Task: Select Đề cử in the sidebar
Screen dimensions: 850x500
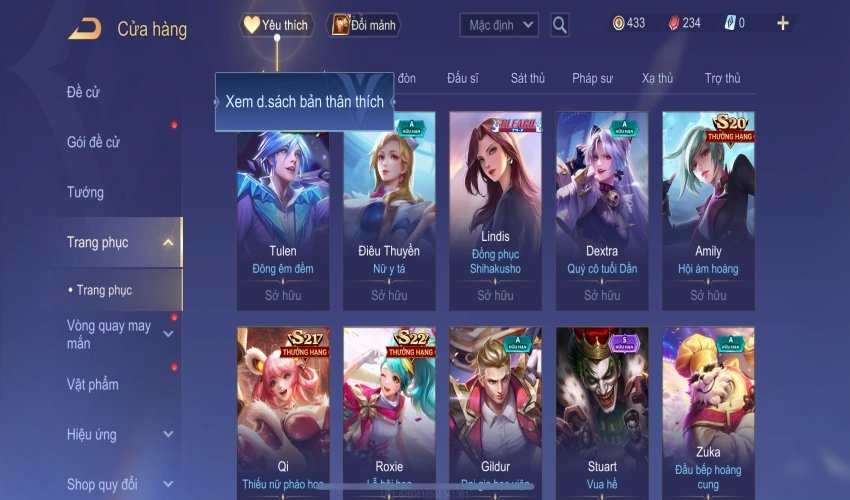Action: coord(84,92)
